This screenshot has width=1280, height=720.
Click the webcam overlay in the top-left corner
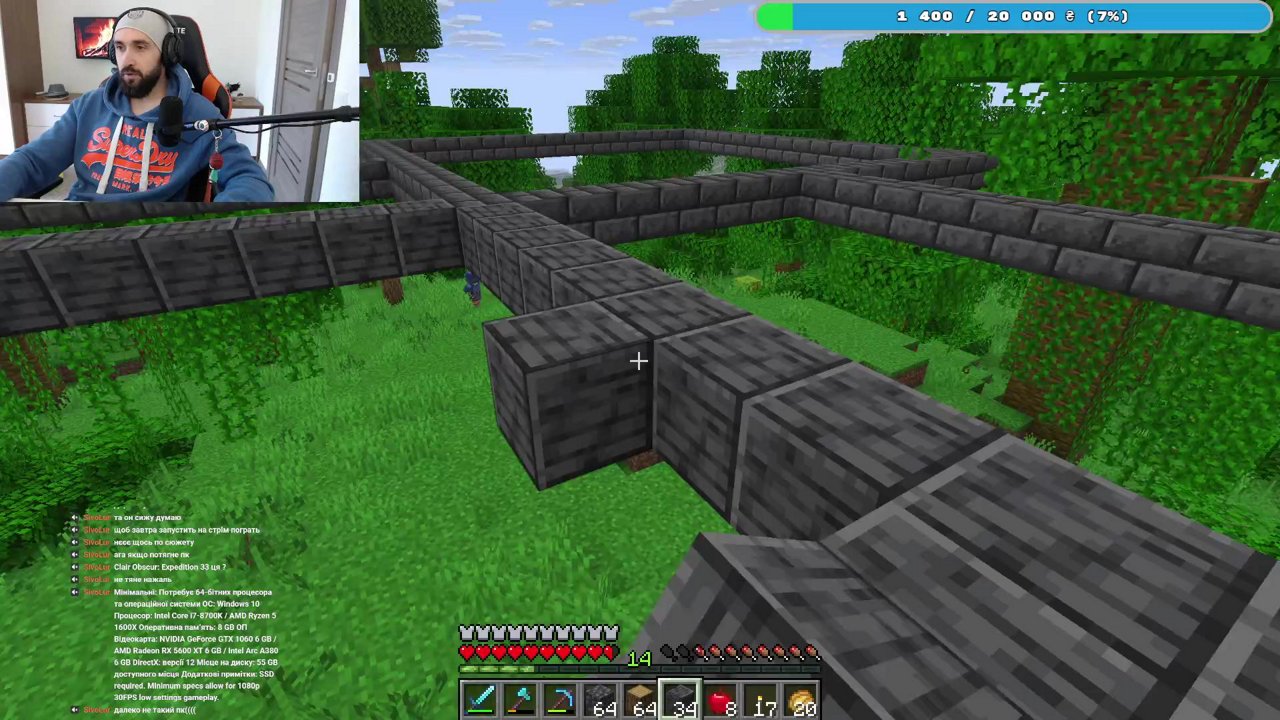coord(180,100)
